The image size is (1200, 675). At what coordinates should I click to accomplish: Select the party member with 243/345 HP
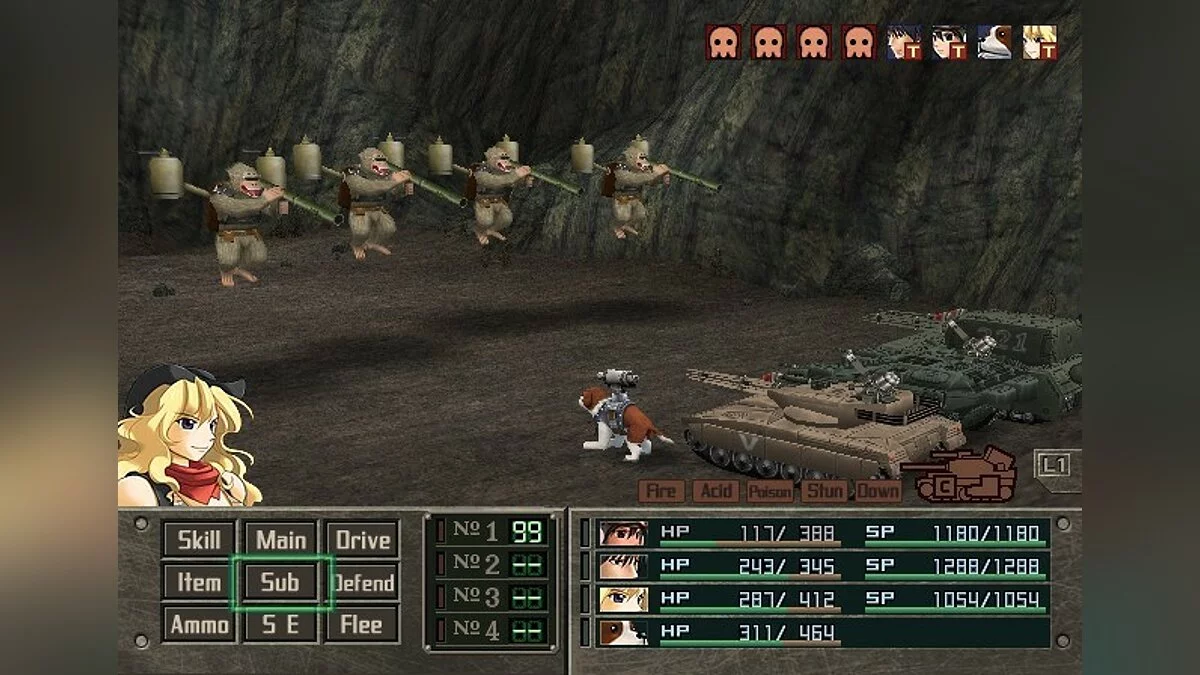(x=822, y=567)
